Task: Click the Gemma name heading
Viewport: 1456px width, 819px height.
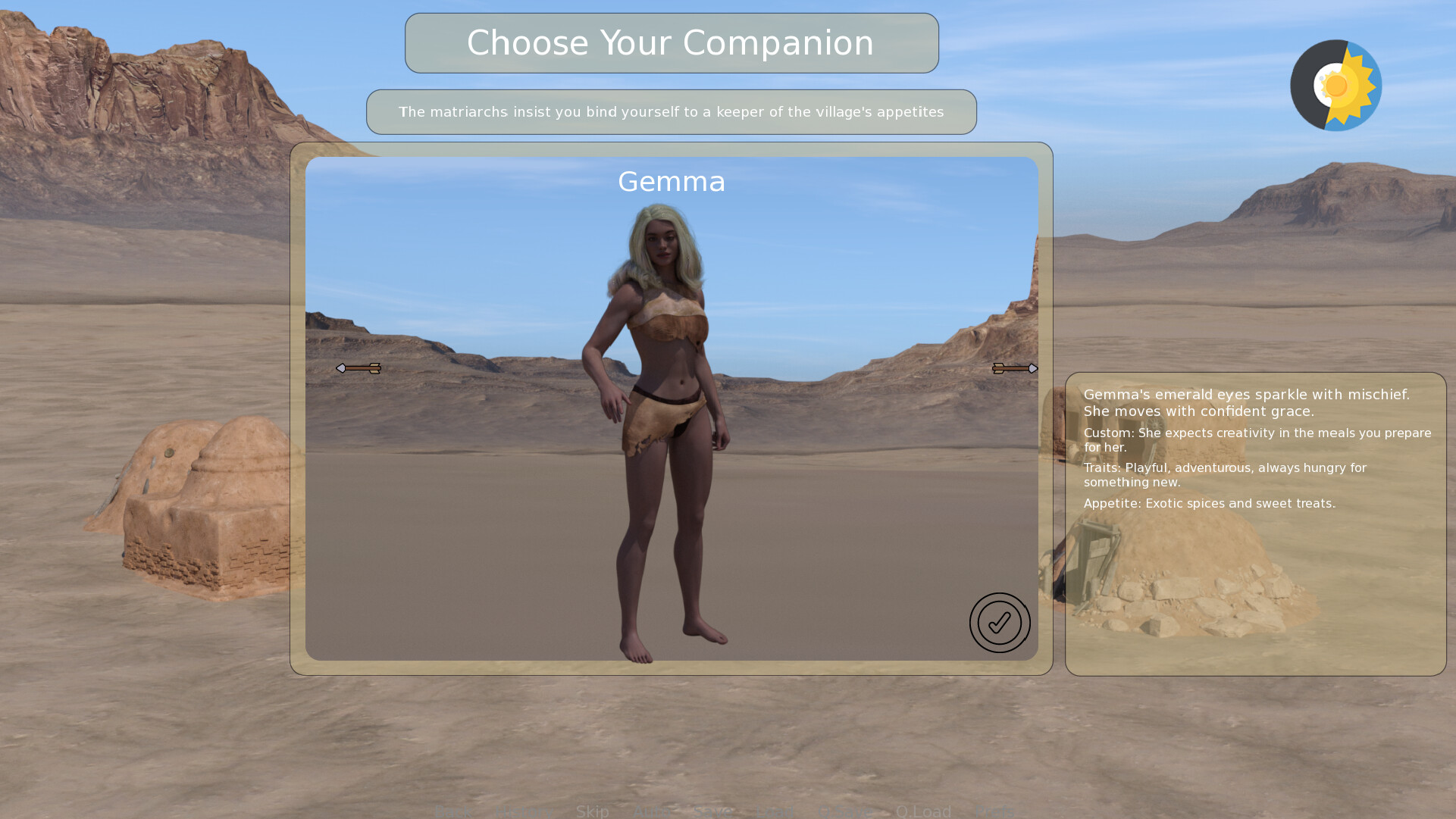Action: 671,182
